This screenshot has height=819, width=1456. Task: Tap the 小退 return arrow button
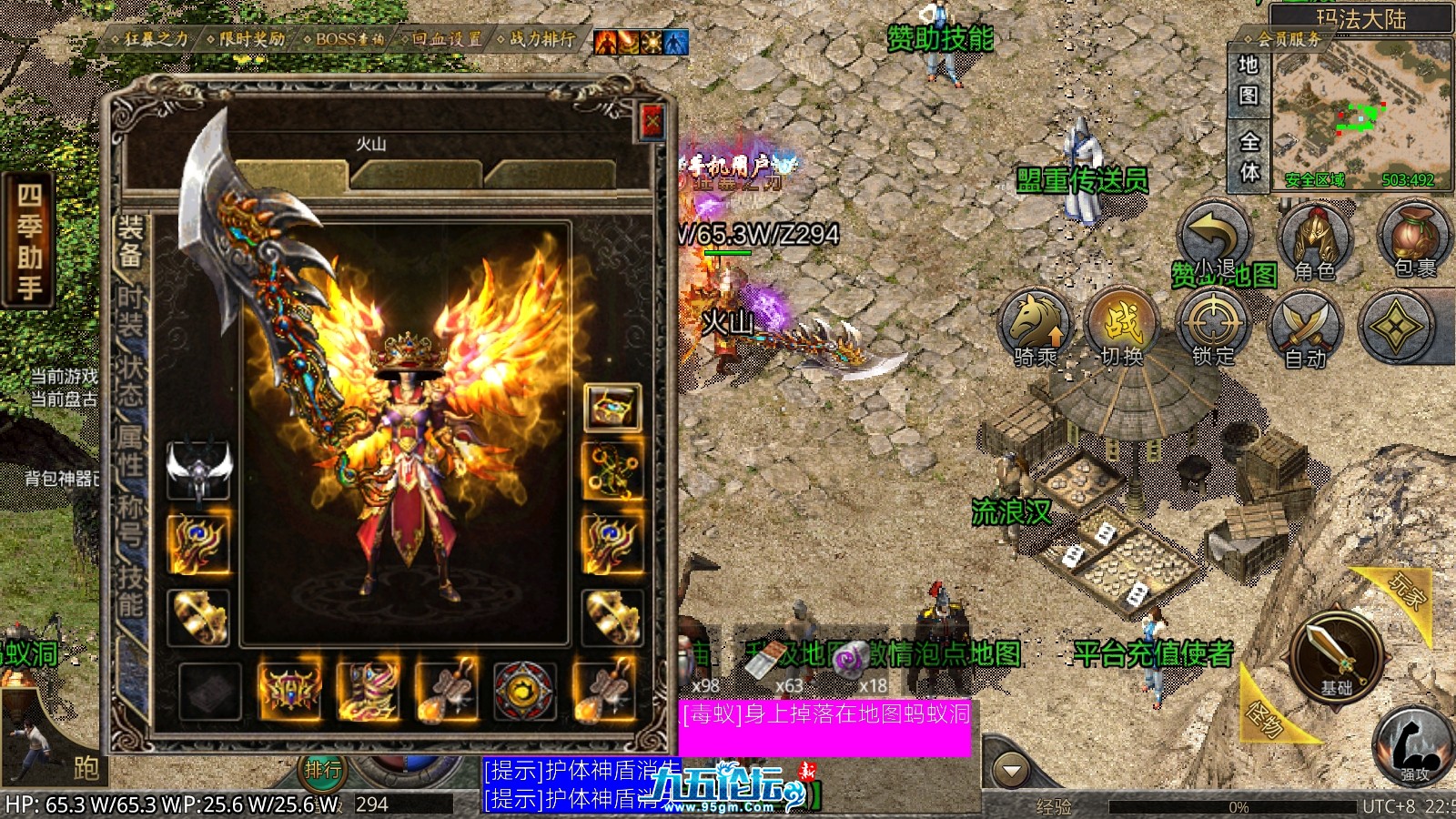[x=1214, y=238]
